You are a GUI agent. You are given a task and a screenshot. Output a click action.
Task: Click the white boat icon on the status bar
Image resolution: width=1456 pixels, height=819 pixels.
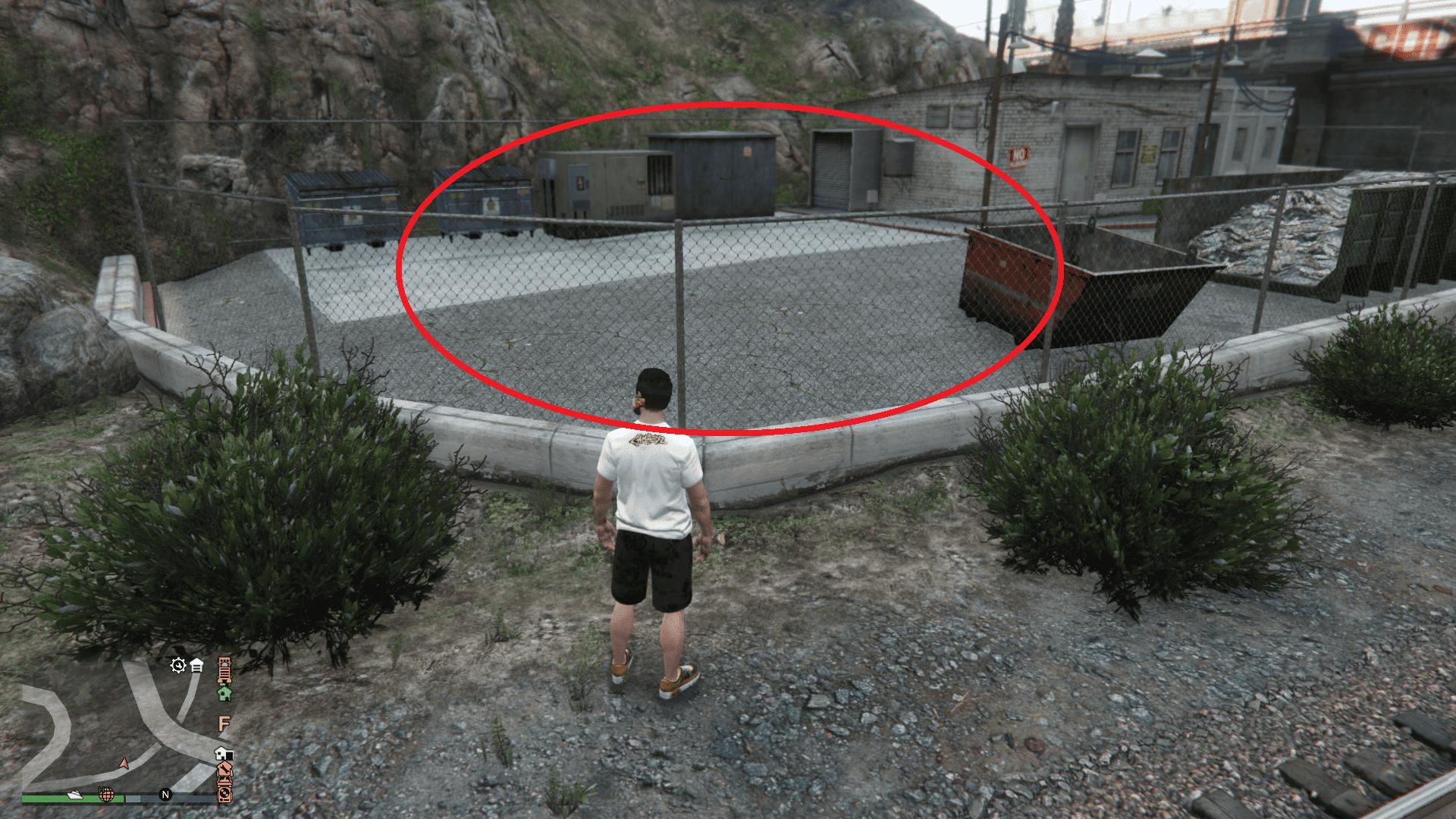pos(75,795)
